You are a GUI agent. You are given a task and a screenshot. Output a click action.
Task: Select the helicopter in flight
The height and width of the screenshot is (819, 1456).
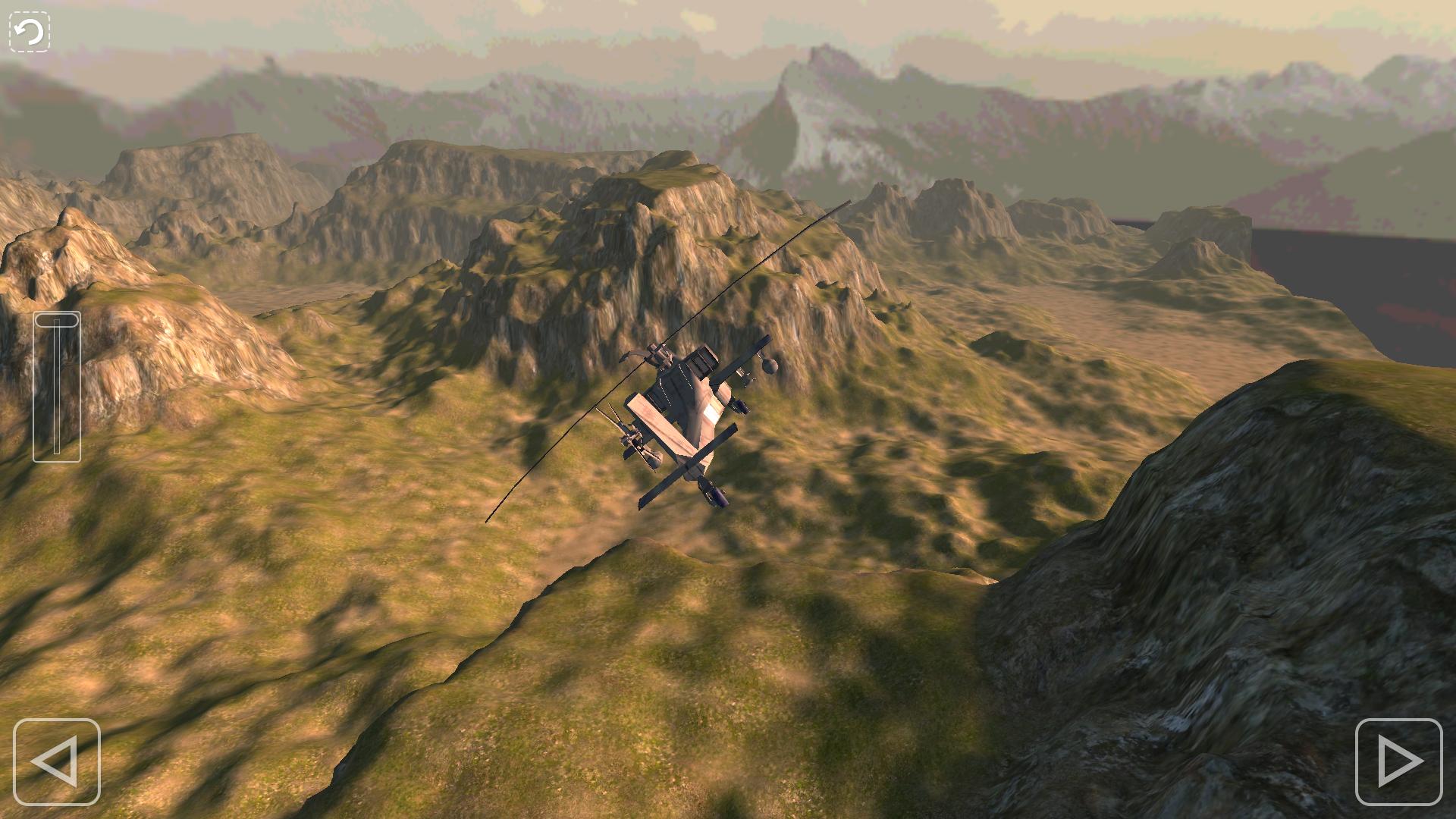click(682, 417)
